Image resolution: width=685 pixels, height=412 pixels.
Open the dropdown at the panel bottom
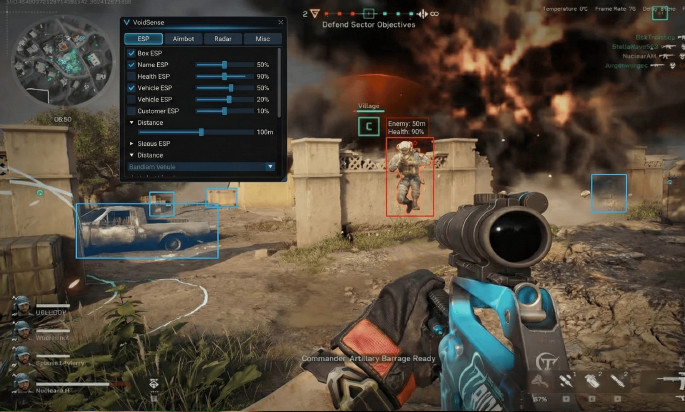coord(200,166)
